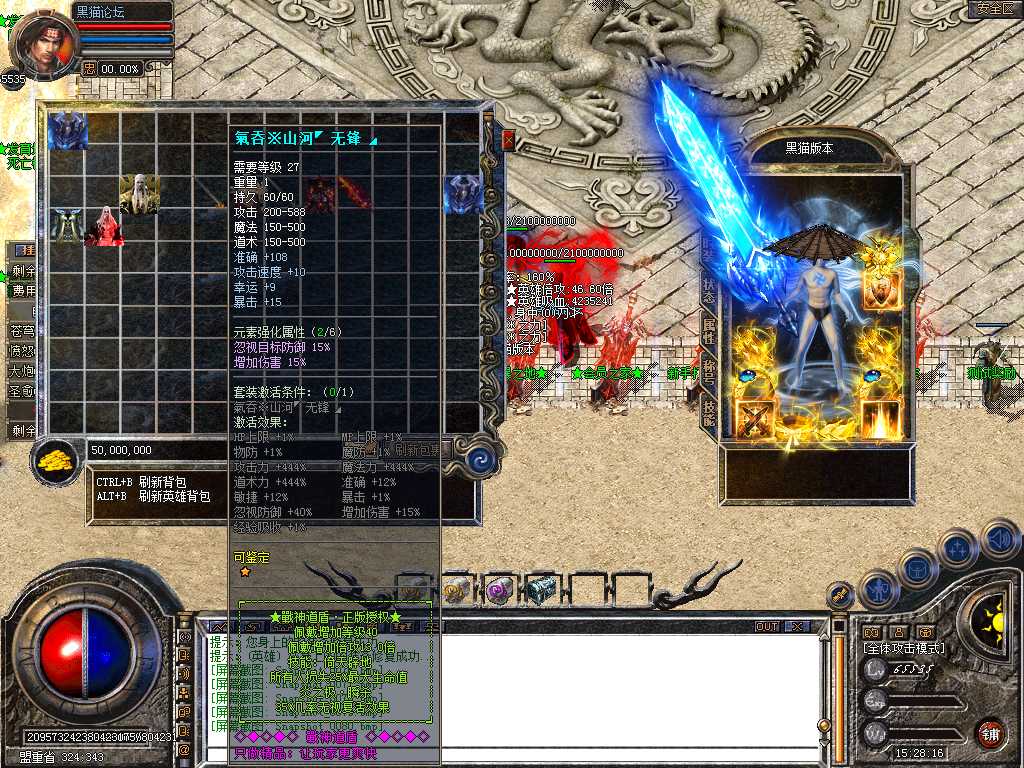This screenshot has height=768, width=1024.
Task: Use the purple swirl item quick slot
Action: [x=499, y=589]
